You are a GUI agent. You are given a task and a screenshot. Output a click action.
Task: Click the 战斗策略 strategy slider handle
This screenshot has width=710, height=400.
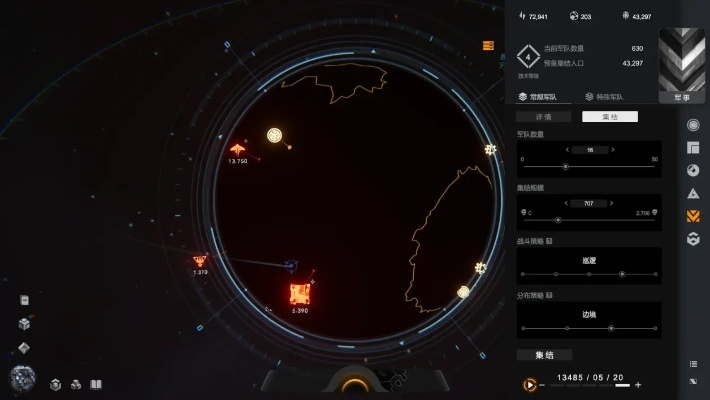pyautogui.click(x=621, y=273)
